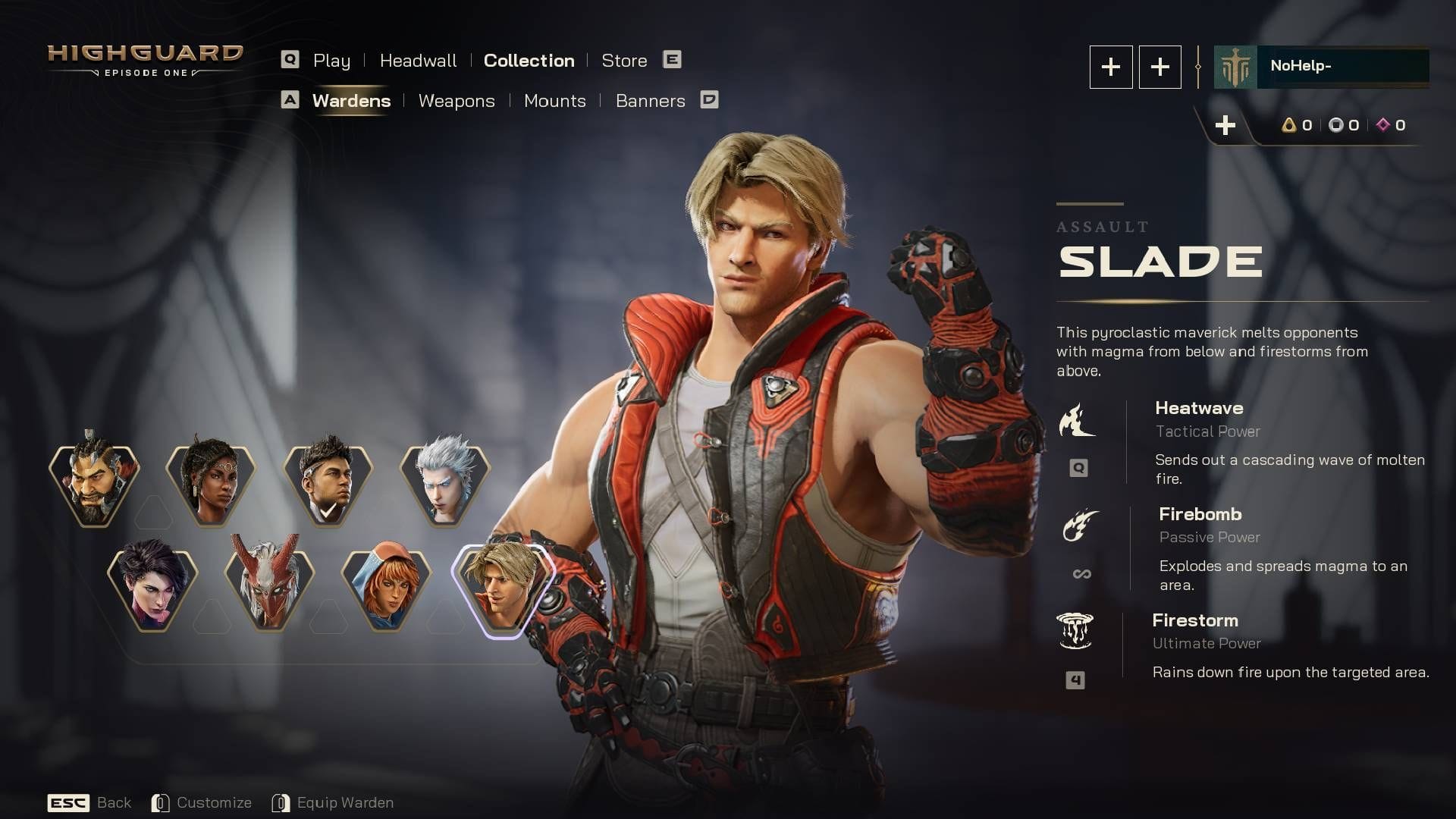Open the NoHelp- player profile
The width and height of the screenshot is (1456, 819).
pyautogui.click(x=1321, y=67)
